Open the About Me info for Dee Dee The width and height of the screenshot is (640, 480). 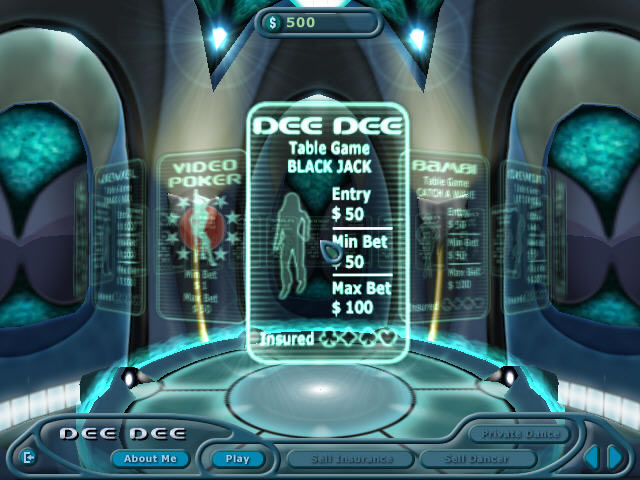[149, 459]
